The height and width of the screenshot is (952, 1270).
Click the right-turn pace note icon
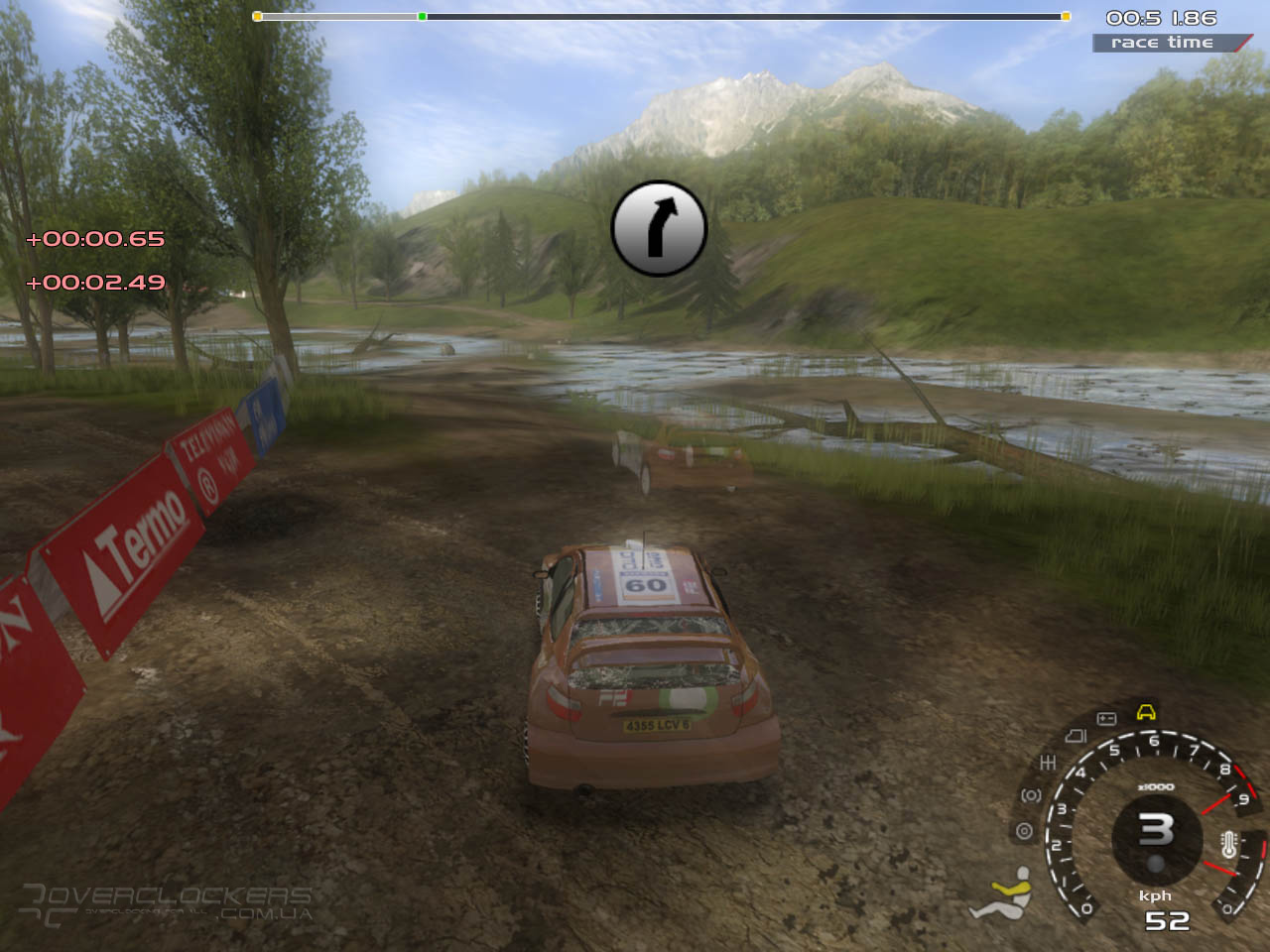point(659,228)
